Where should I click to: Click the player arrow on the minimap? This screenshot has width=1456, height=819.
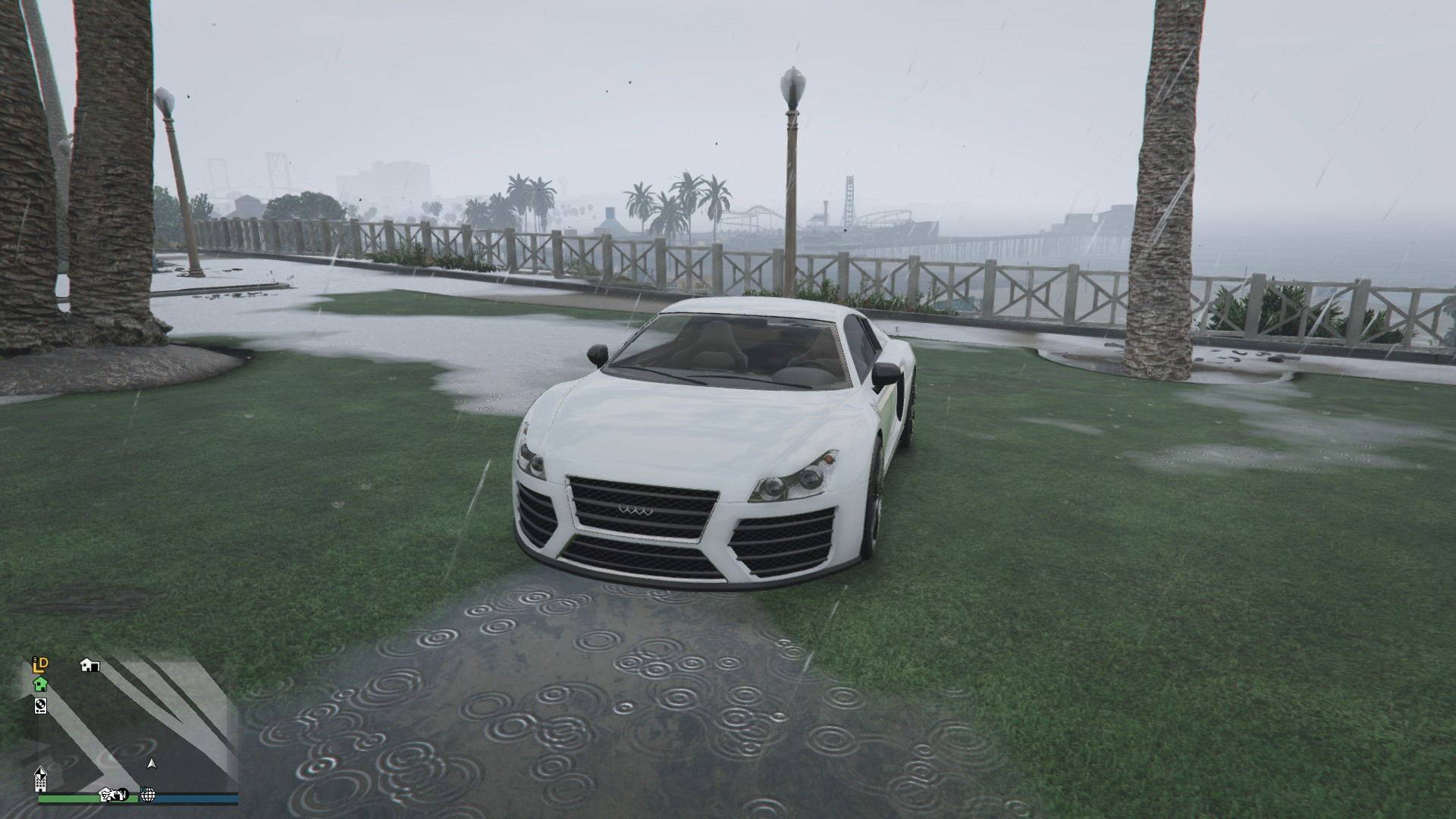[x=152, y=764]
